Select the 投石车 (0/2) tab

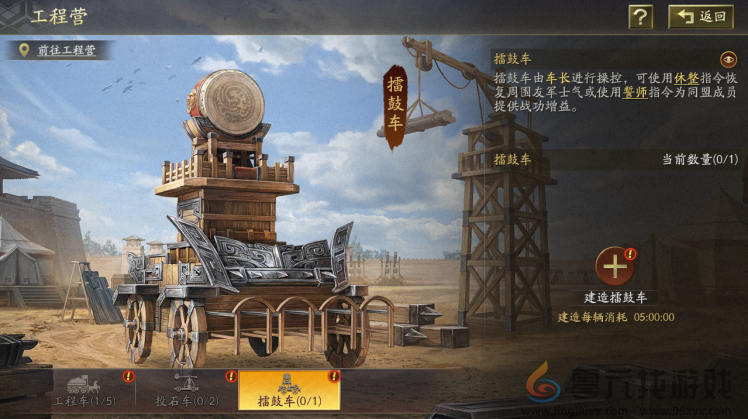click(x=187, y=391)
